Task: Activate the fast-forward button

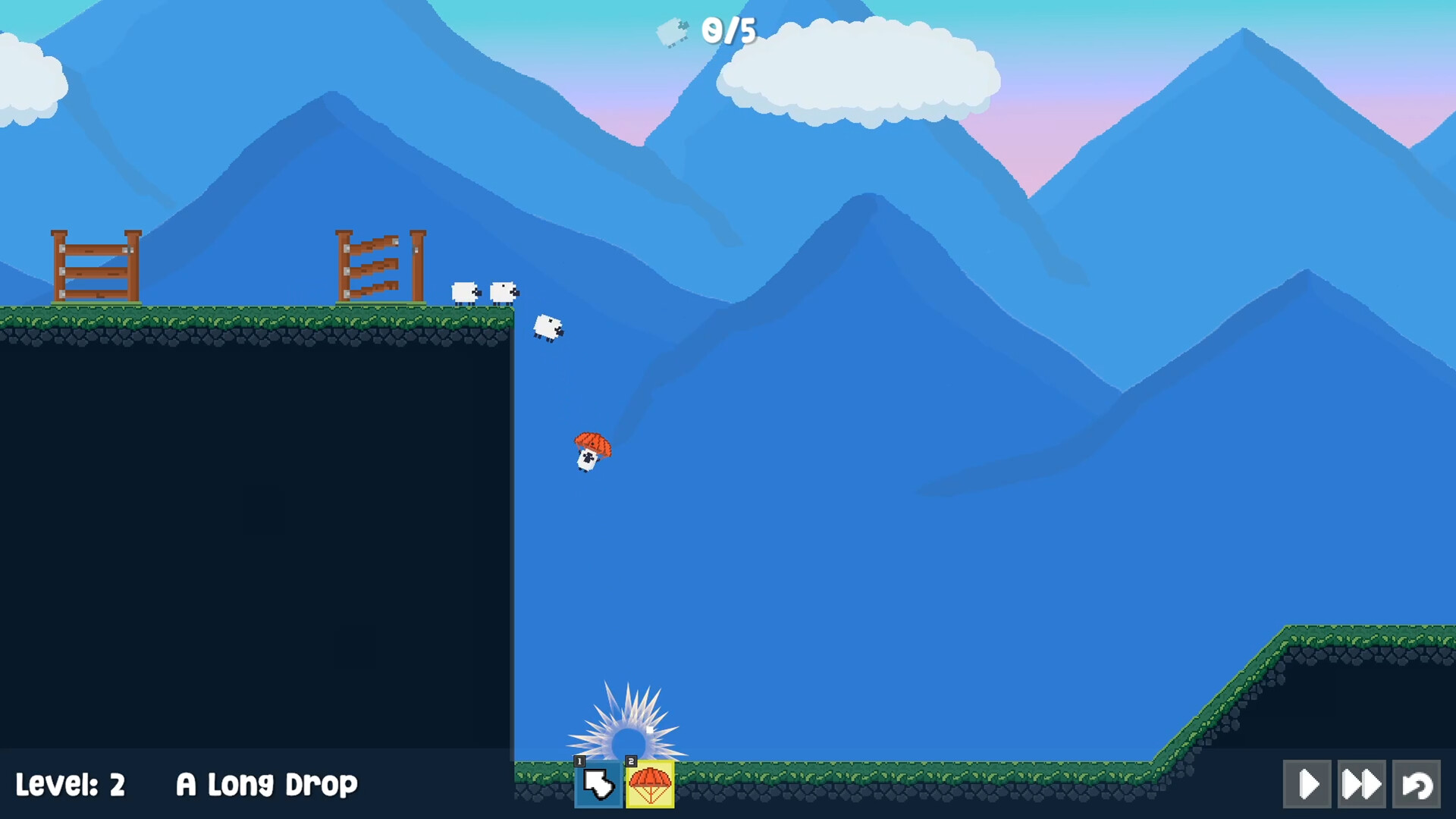Action: point(1363,784)
